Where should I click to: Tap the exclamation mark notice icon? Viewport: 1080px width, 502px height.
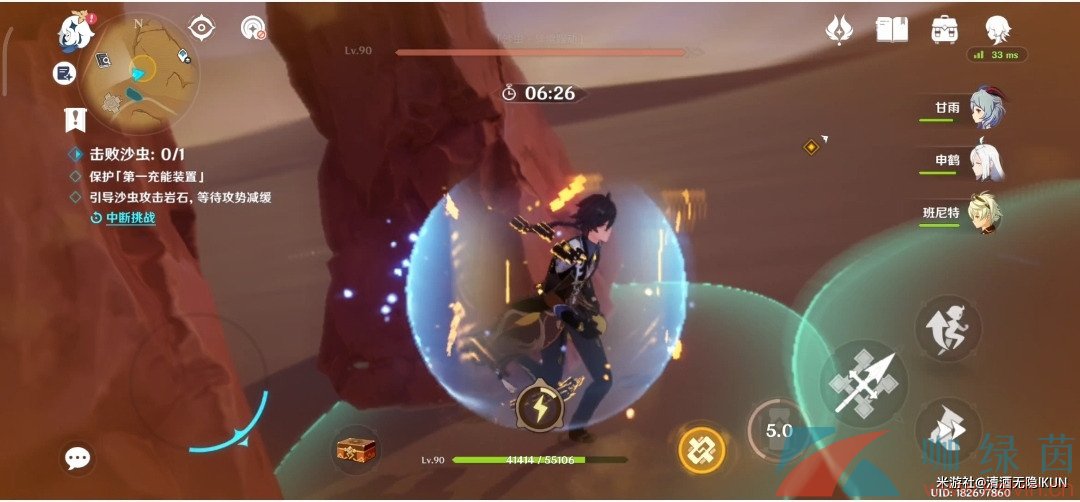click(74, 119)
